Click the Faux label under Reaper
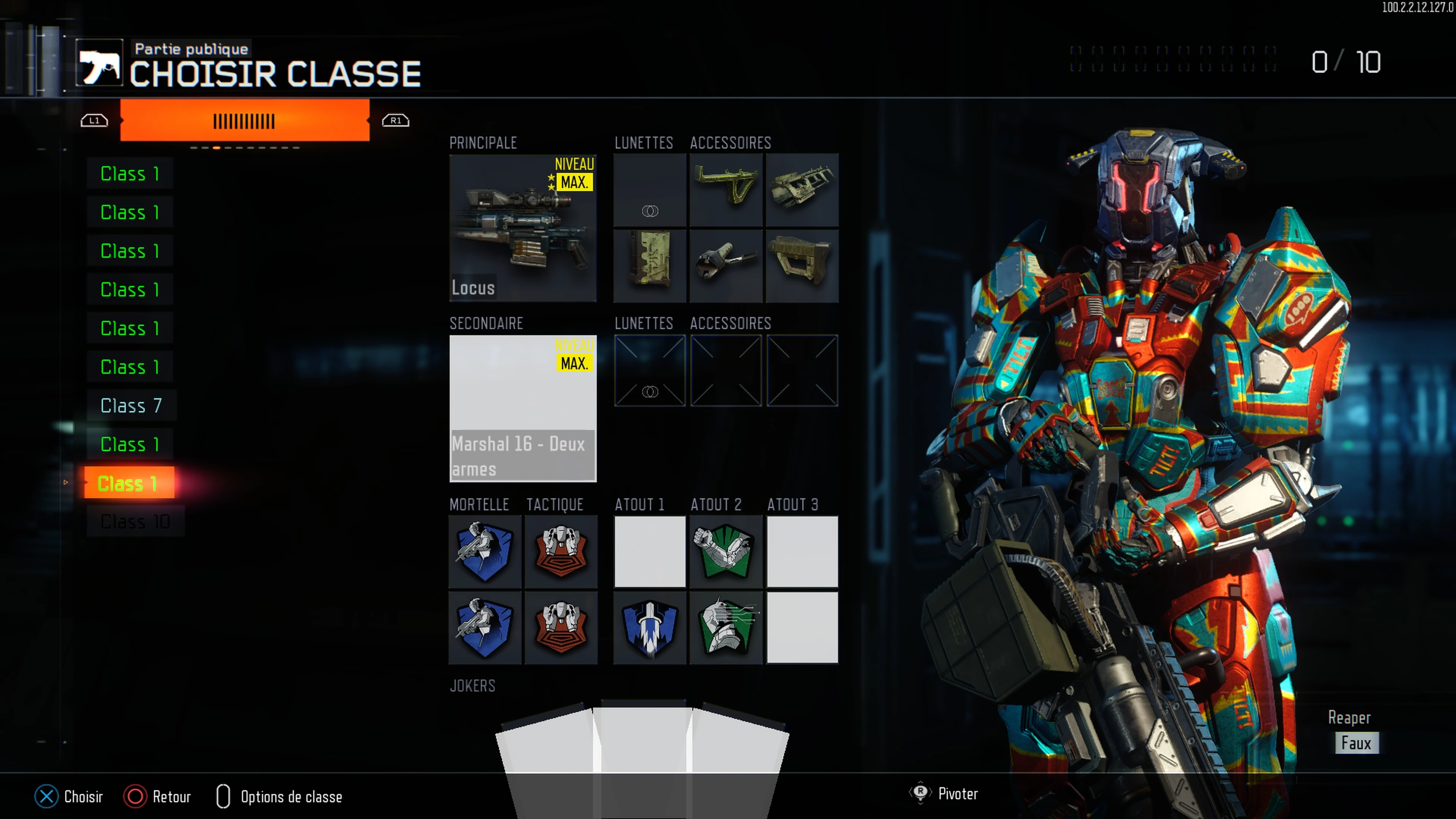 (1356, 743)
